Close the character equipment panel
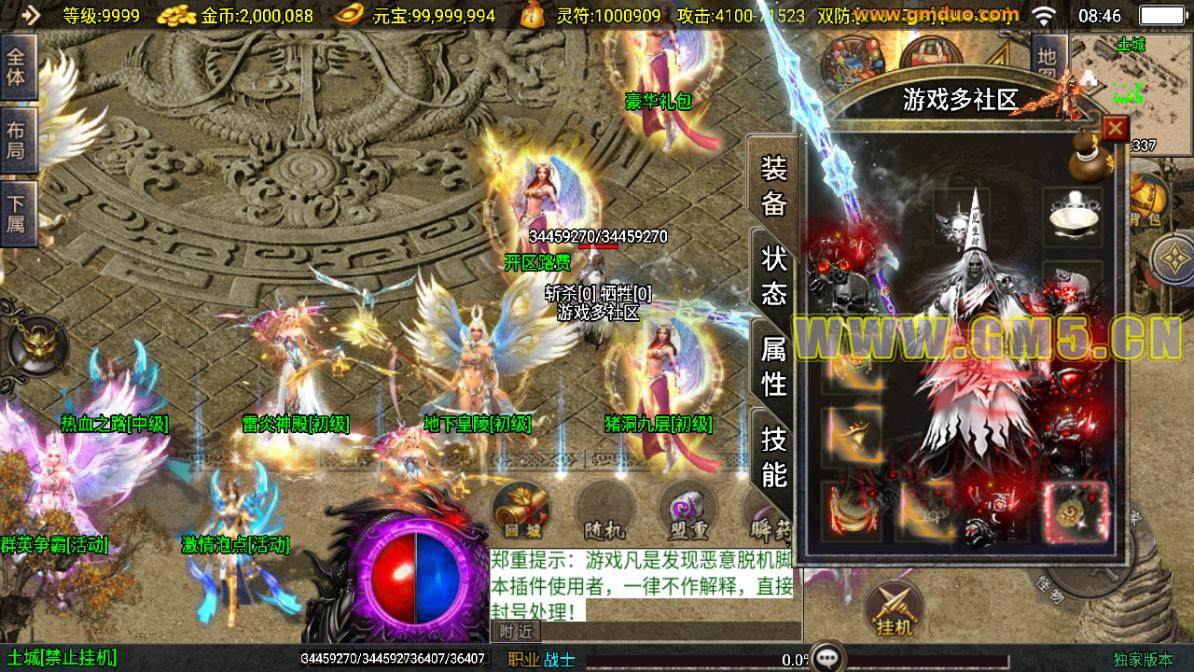 (1115, 129)
